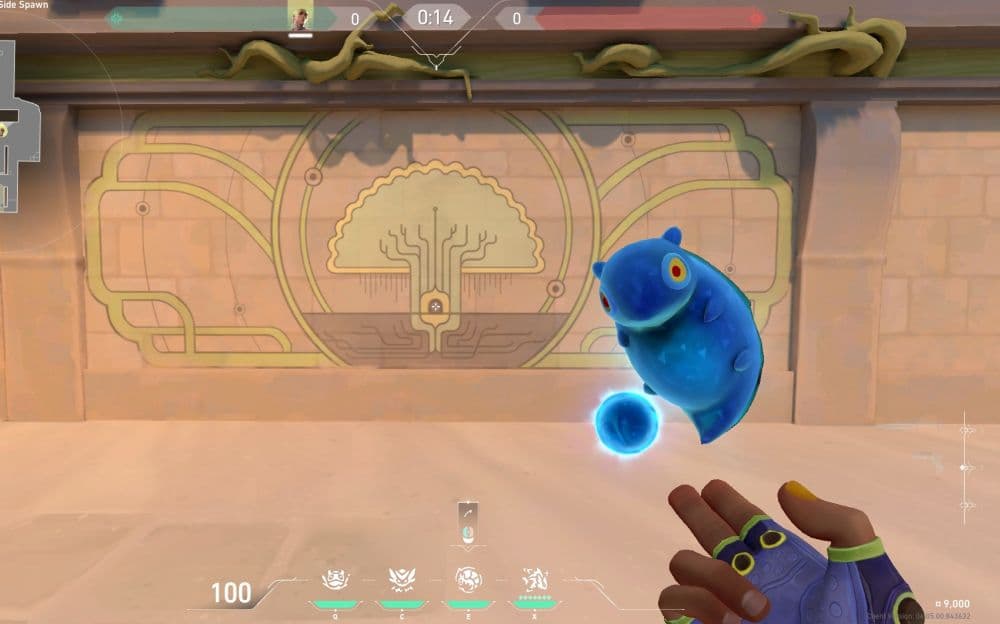This screenshot has width=1000, height=624.
Task: Select the player portrait in the top bar
Action: pos(300,17)
